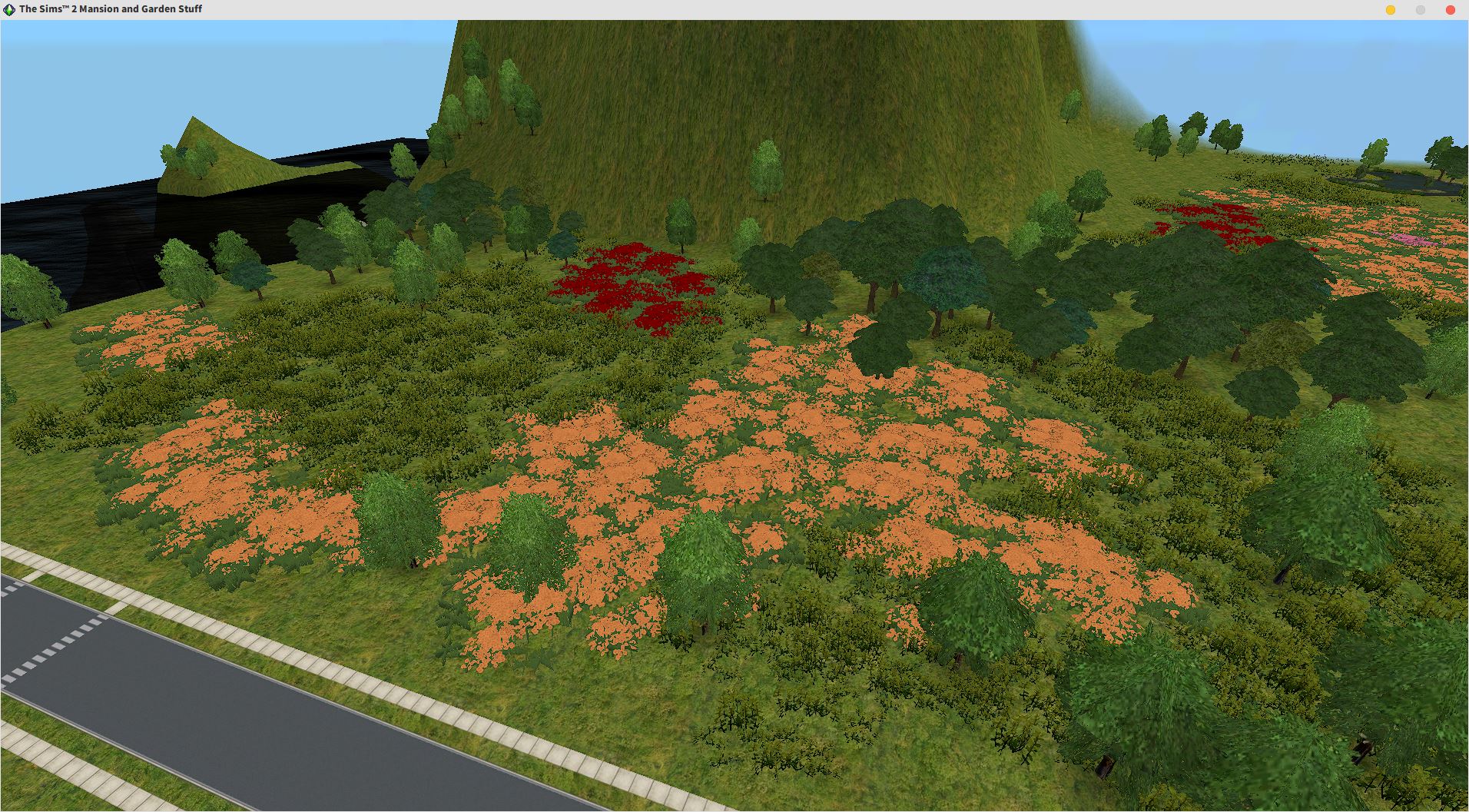
Task: Click the Sims 2 plumbob icon in titlebar
Action: [9, 8]
